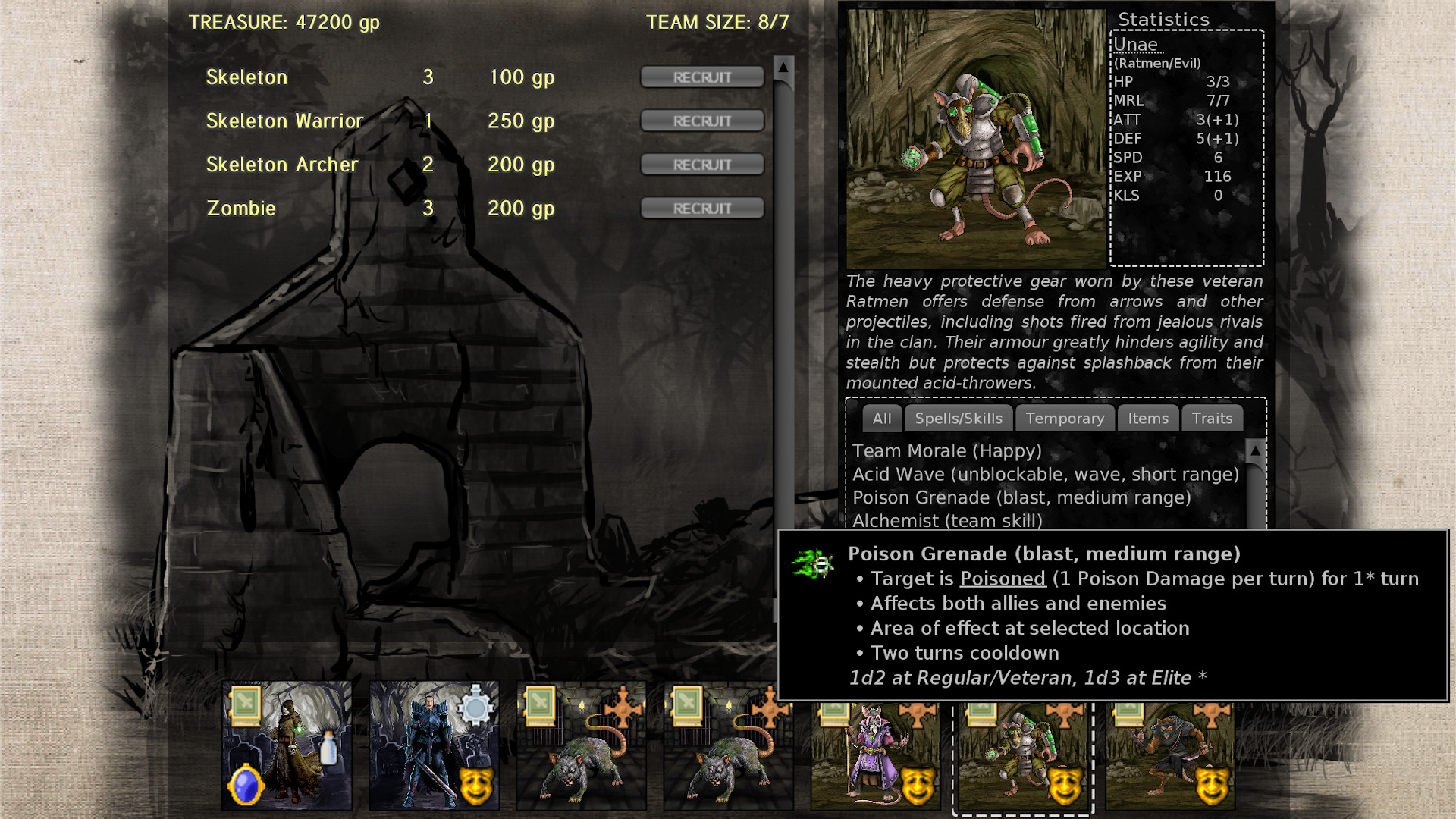The image size is (1456, 819).
Task: Click the sword banner icon on the giant rat portrait
Action: pyautogui.click(x=540, y=707)
